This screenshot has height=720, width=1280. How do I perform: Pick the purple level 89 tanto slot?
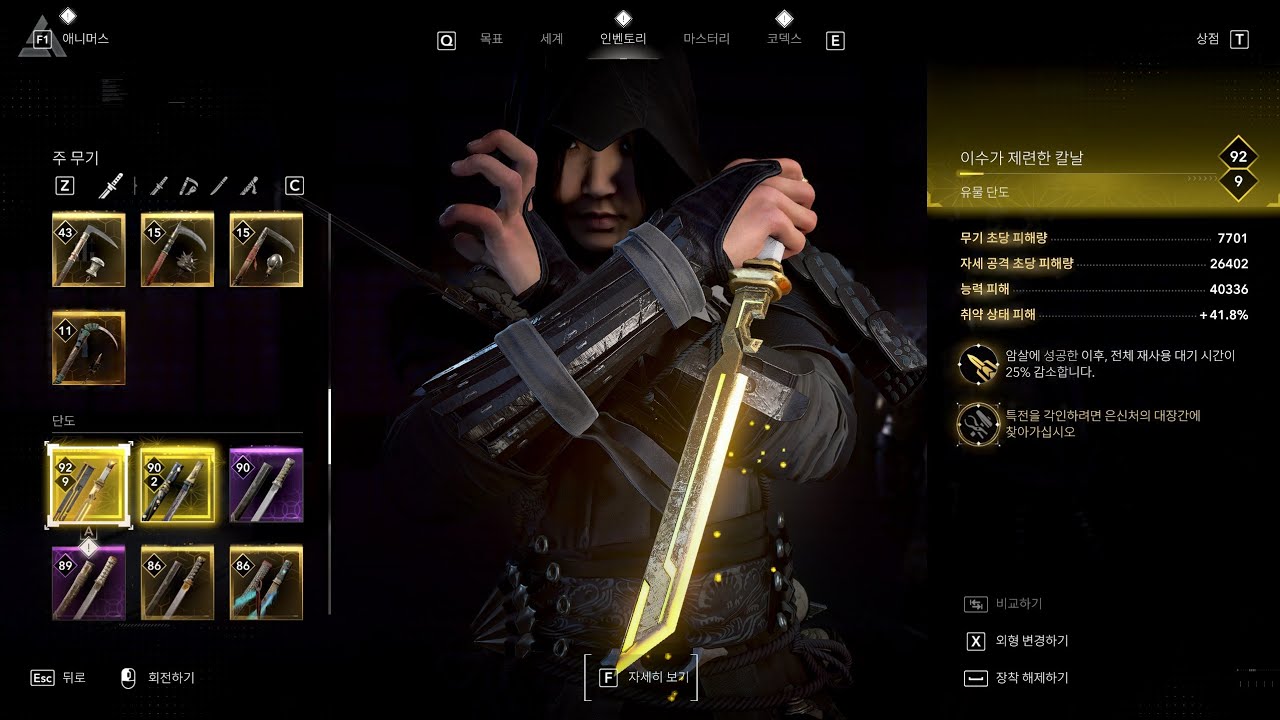click(89, 582)
